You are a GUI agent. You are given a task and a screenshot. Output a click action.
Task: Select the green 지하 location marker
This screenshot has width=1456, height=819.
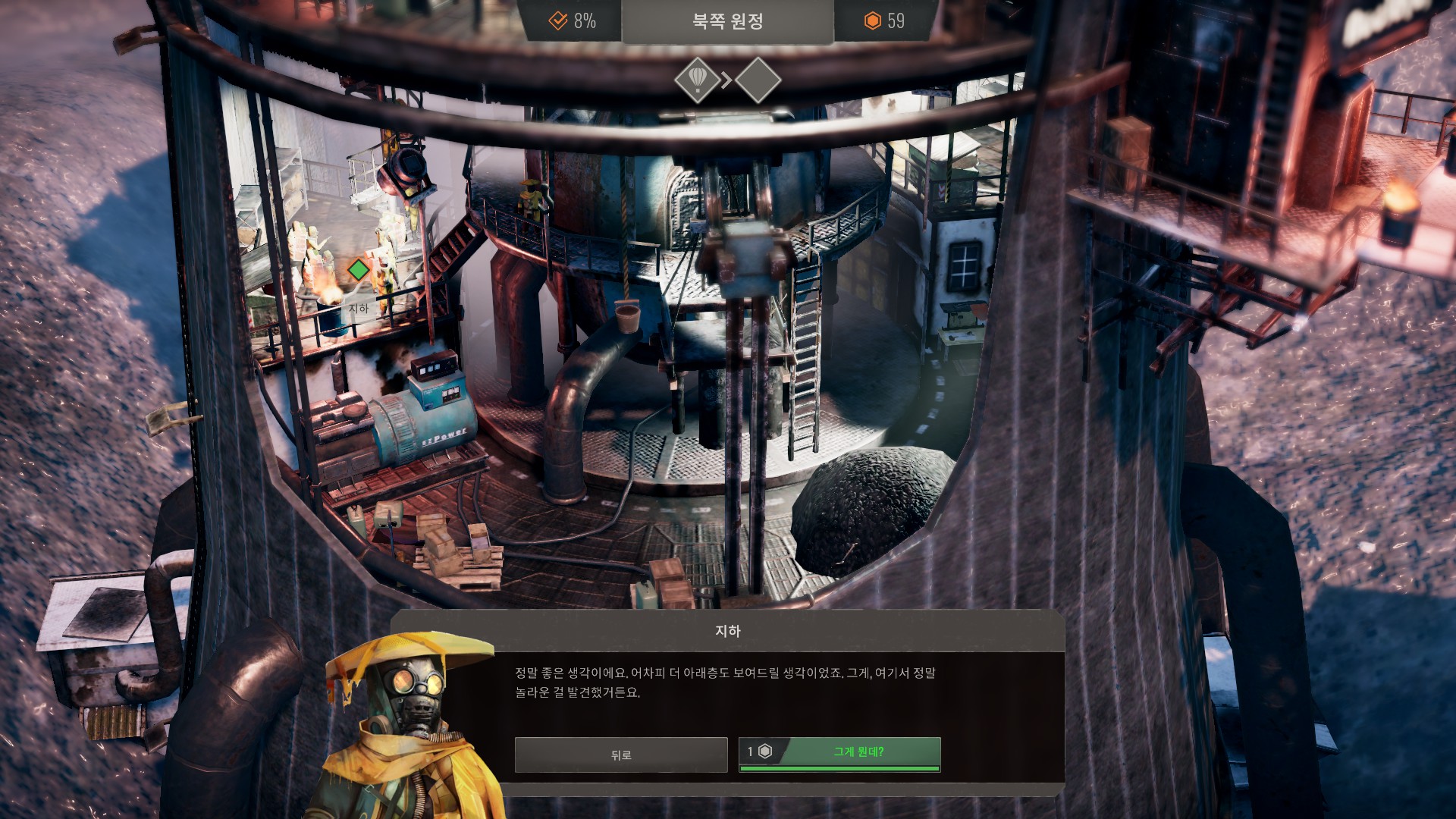tap(358, 269)
